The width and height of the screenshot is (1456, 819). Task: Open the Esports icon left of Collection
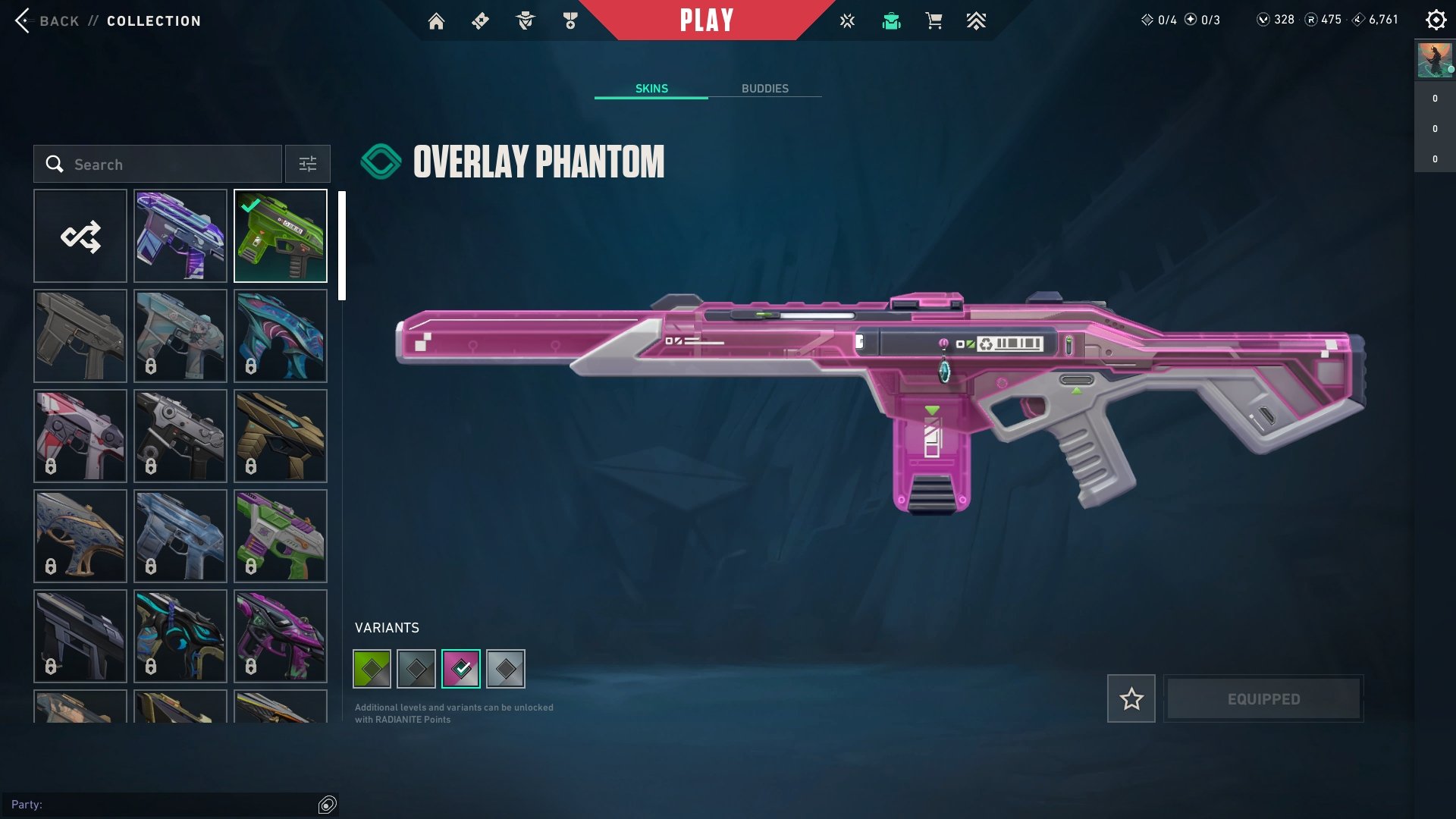[846, 20]
